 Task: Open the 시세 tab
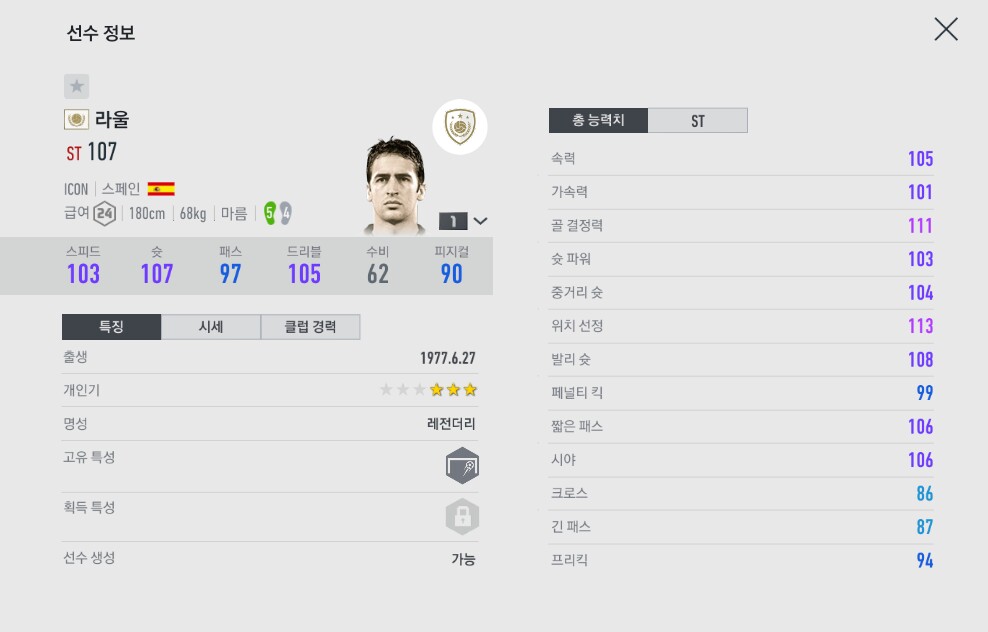tap(210, 327)
